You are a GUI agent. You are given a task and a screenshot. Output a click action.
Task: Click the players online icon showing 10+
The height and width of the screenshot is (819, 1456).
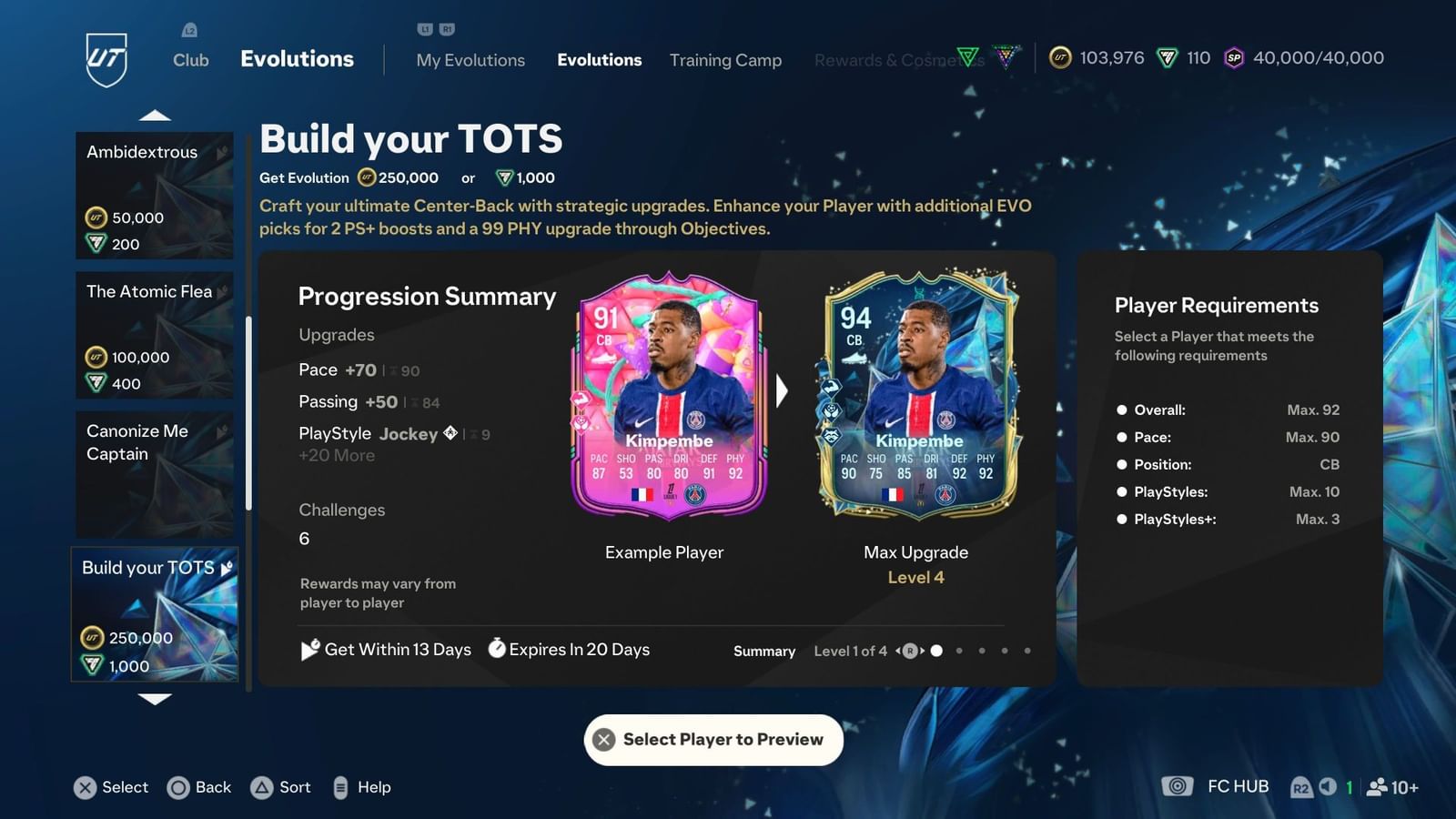tap(1377, 787)
